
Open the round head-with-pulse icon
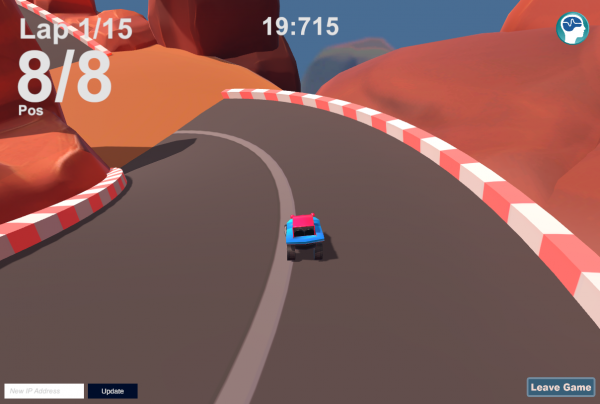click(x=573, y=27)
